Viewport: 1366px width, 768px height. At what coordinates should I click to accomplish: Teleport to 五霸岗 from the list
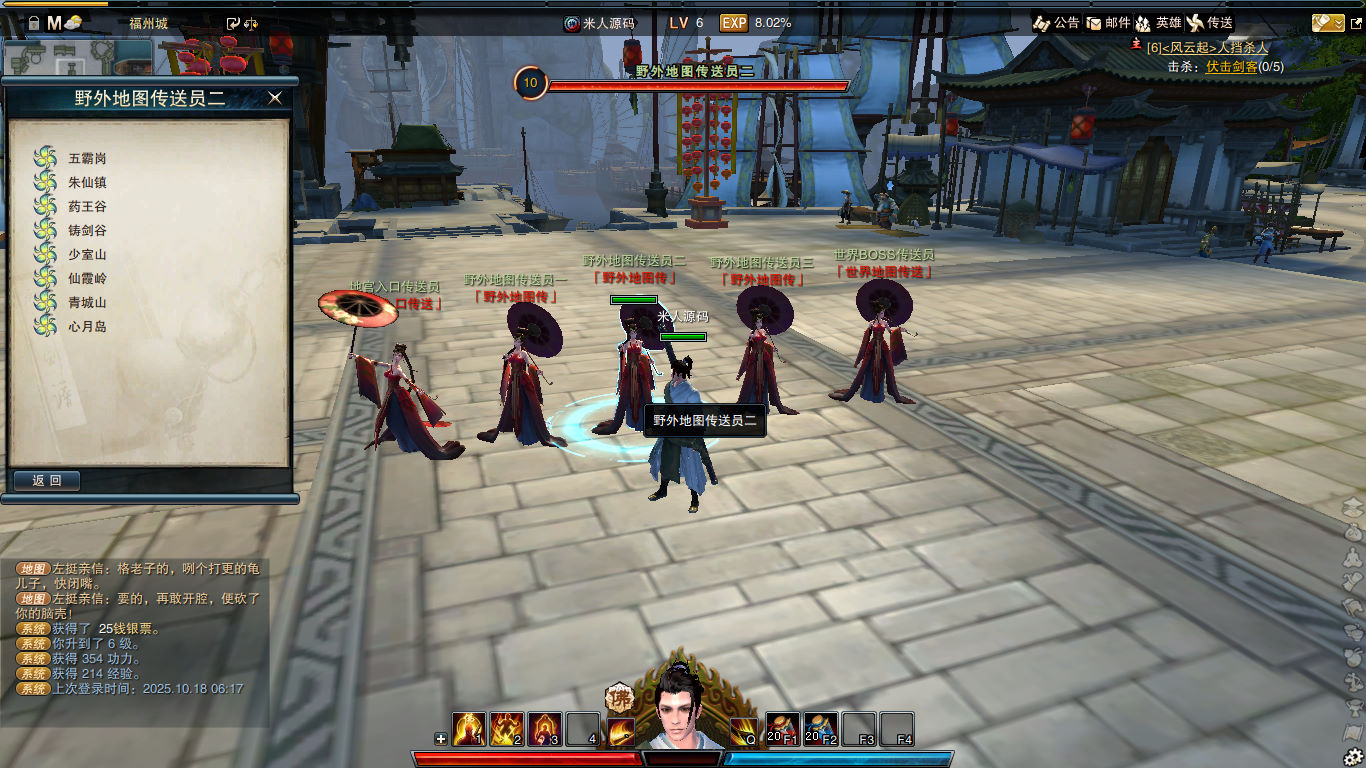coord(87,158)
